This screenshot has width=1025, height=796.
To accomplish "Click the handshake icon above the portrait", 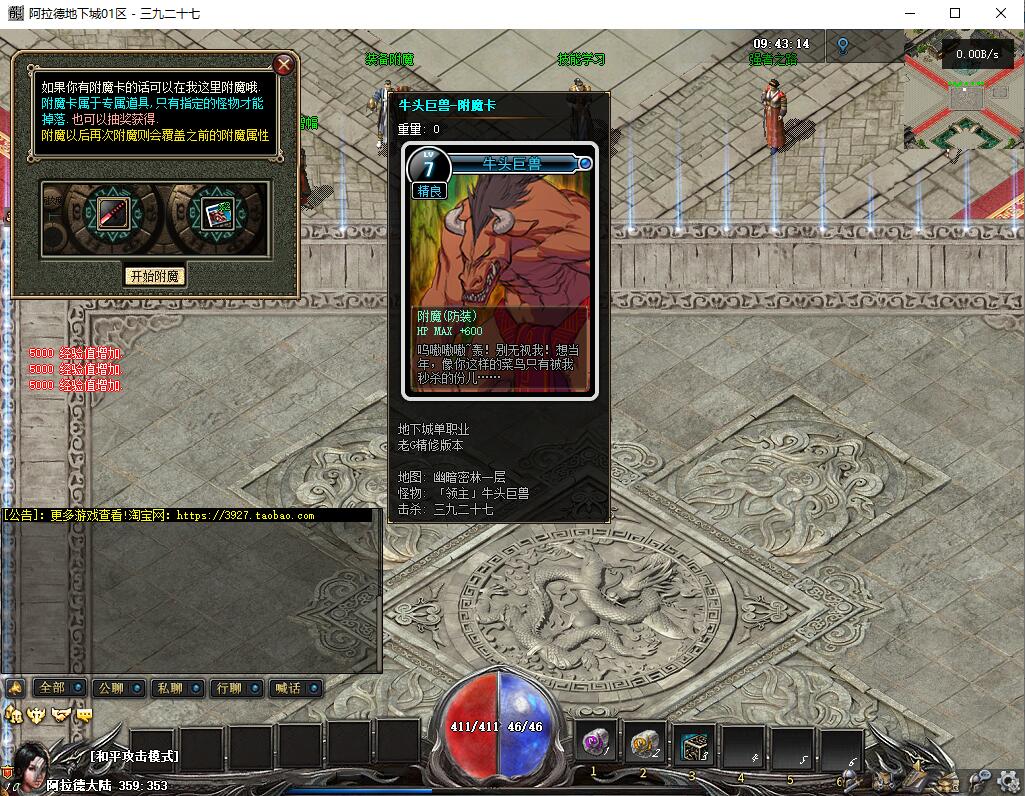I will click(62, 714).
